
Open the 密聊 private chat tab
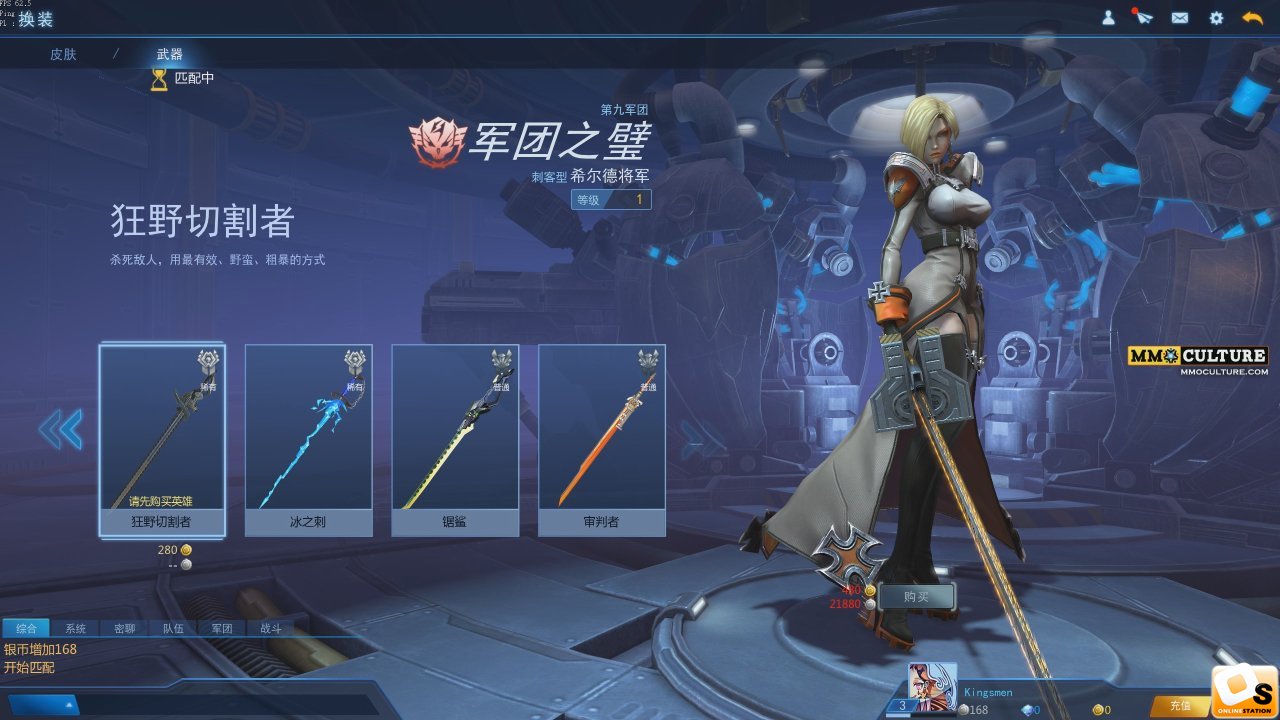(x=124, y=629)
